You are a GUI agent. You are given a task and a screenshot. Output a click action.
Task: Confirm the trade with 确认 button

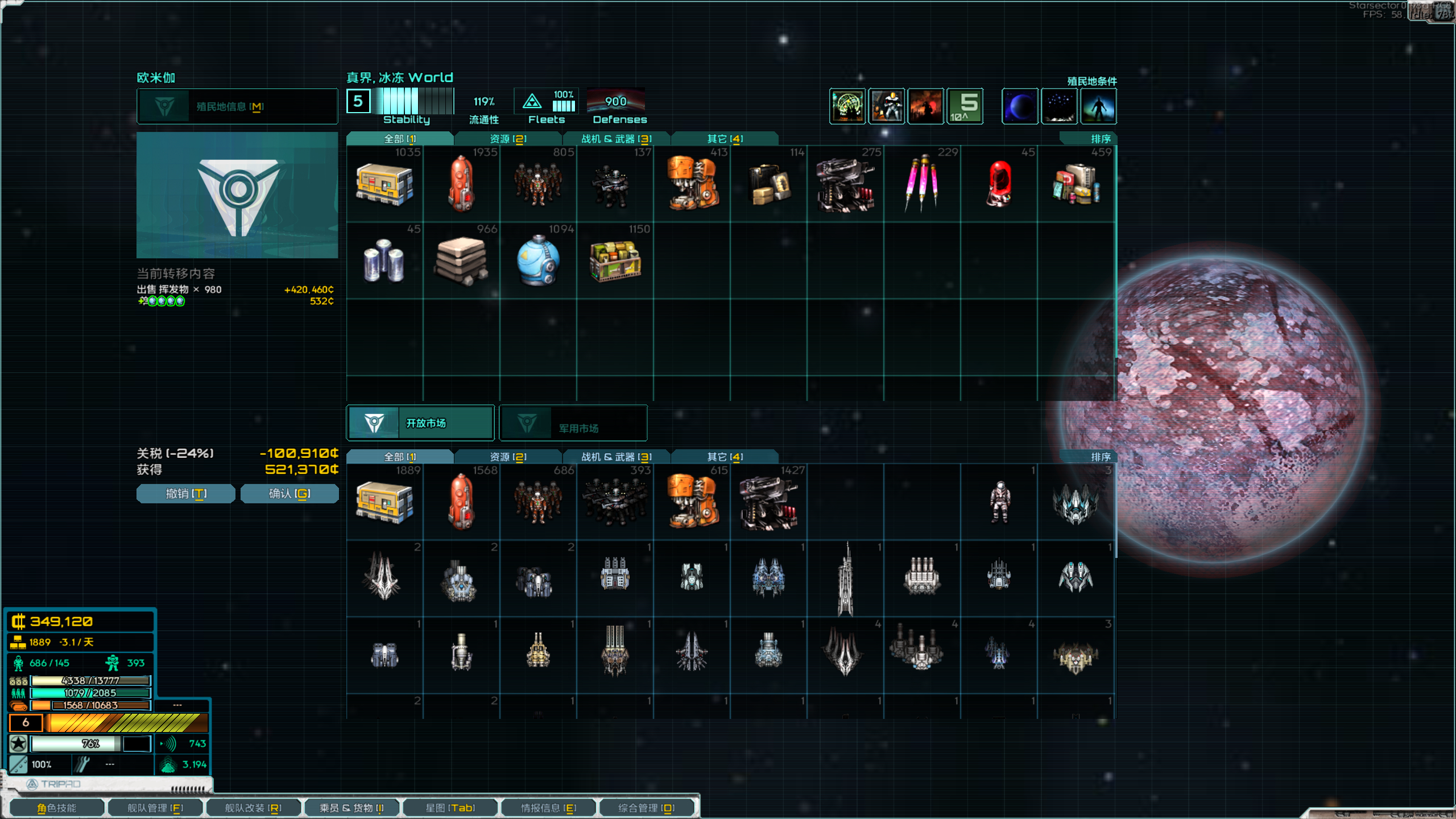pyautogui.click(x=289, y=494)
